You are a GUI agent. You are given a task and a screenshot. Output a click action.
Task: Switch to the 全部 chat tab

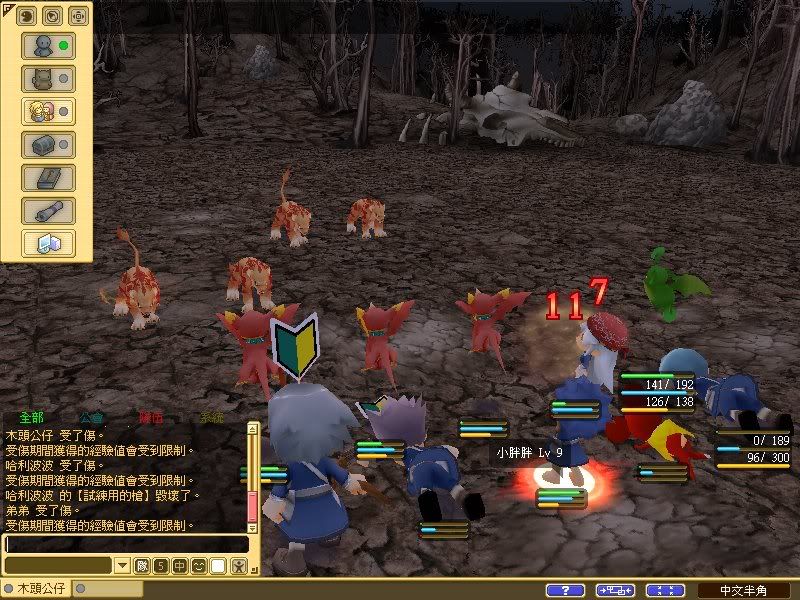coord(30,418)
